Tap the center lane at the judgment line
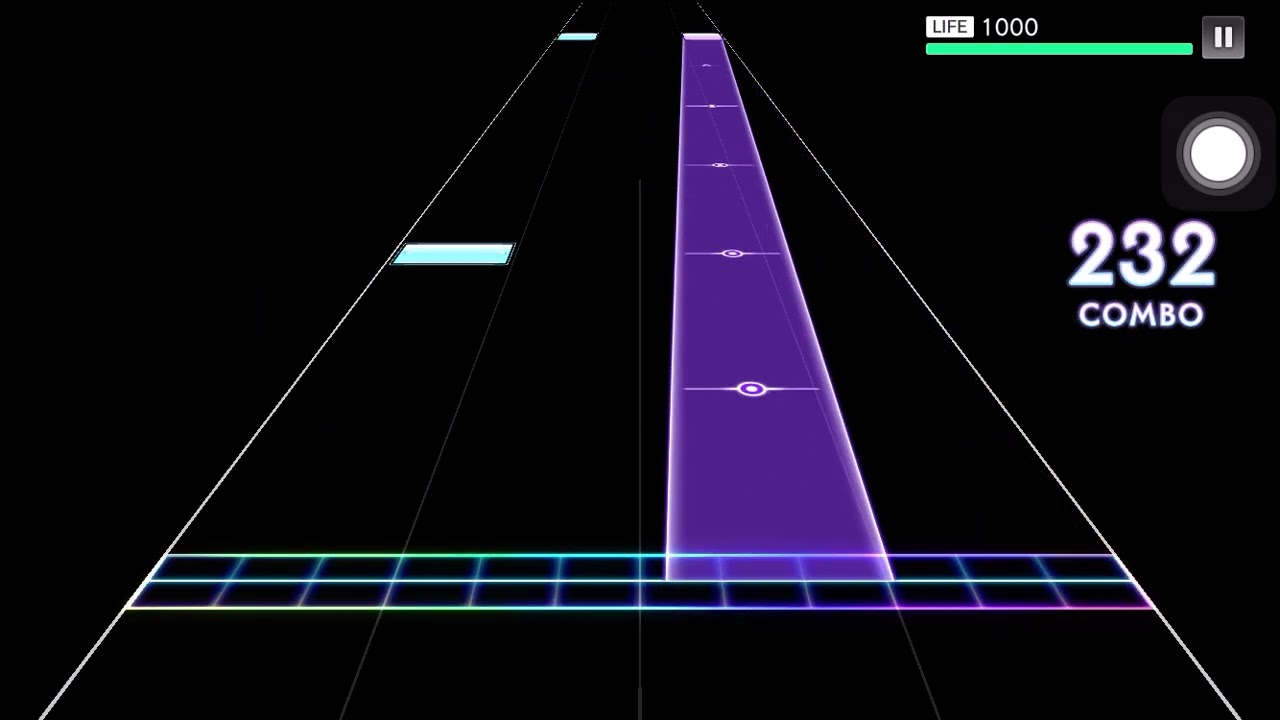Screen dimensions: 1280x720 (640, 580)
